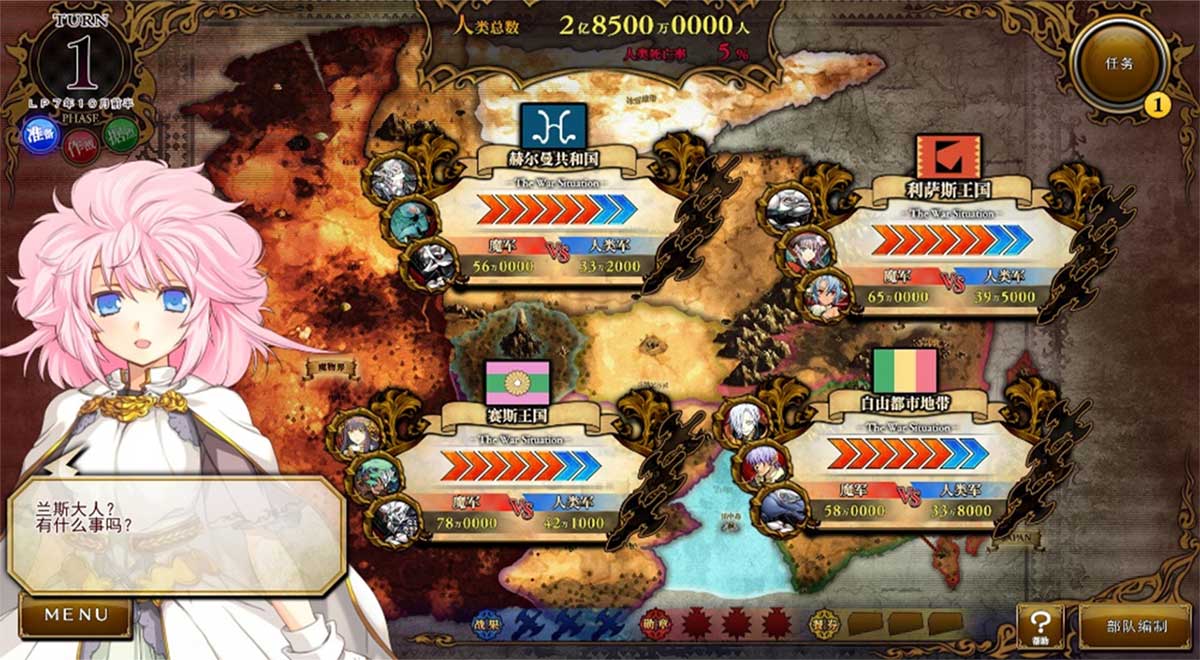Screen dimensions: 1200x660
Task: Click the red 勋章 badge
Action: pyautogui.click(x=655, y=622)
